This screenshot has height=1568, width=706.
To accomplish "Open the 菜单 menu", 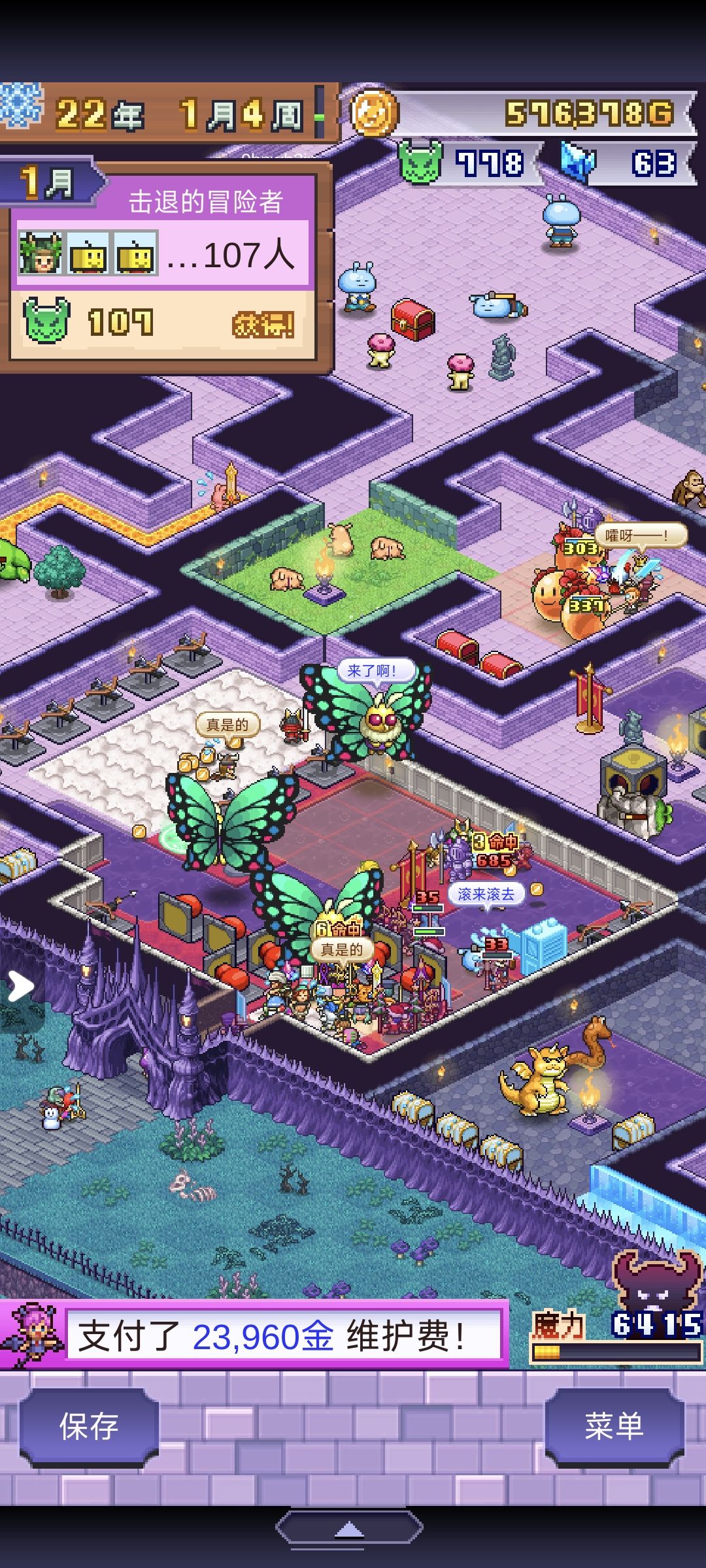I will (x=614, y=1426).
